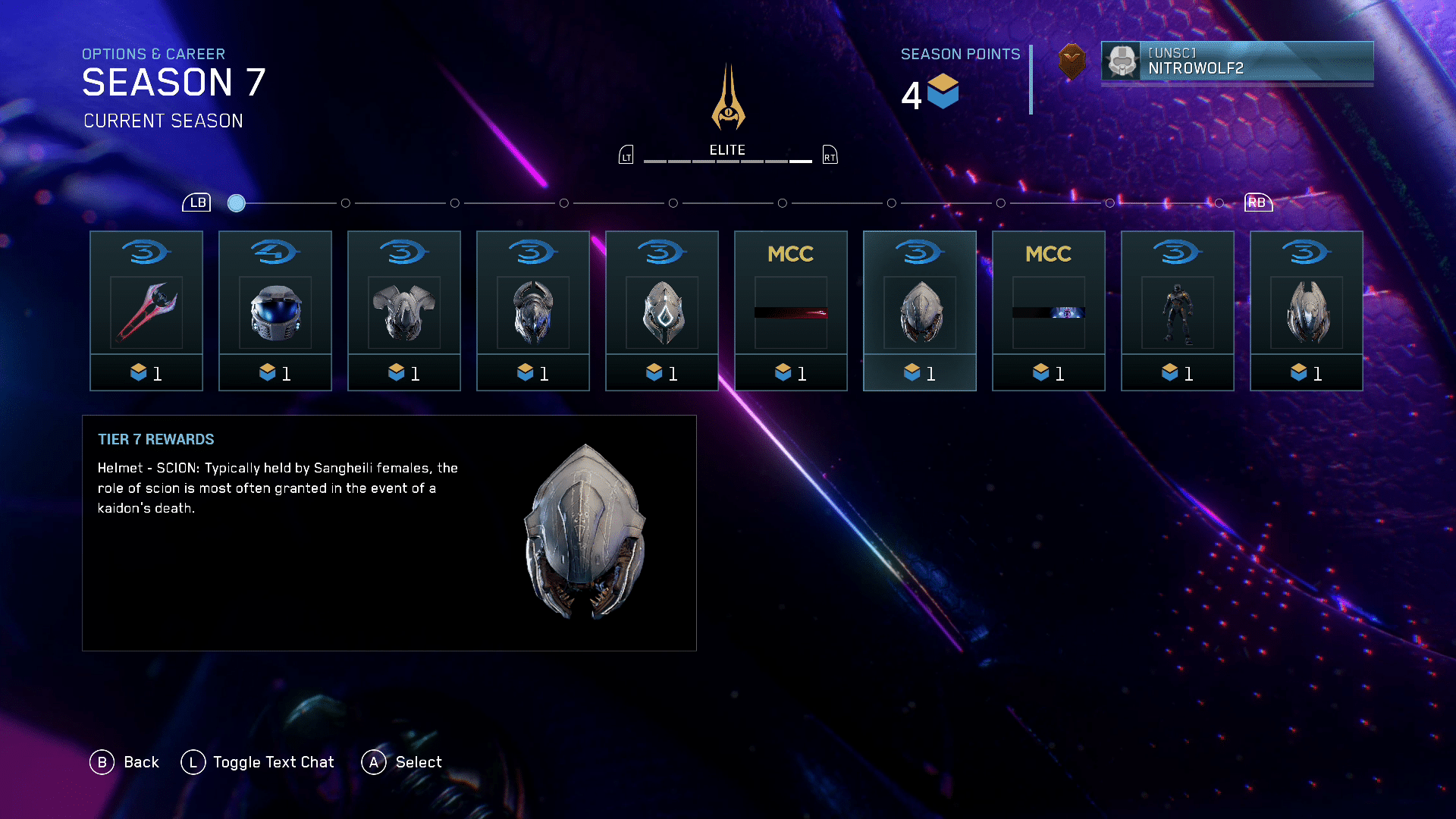
Task: Pick the silver Elite shoulder armor reward
Action: (404, 311)
